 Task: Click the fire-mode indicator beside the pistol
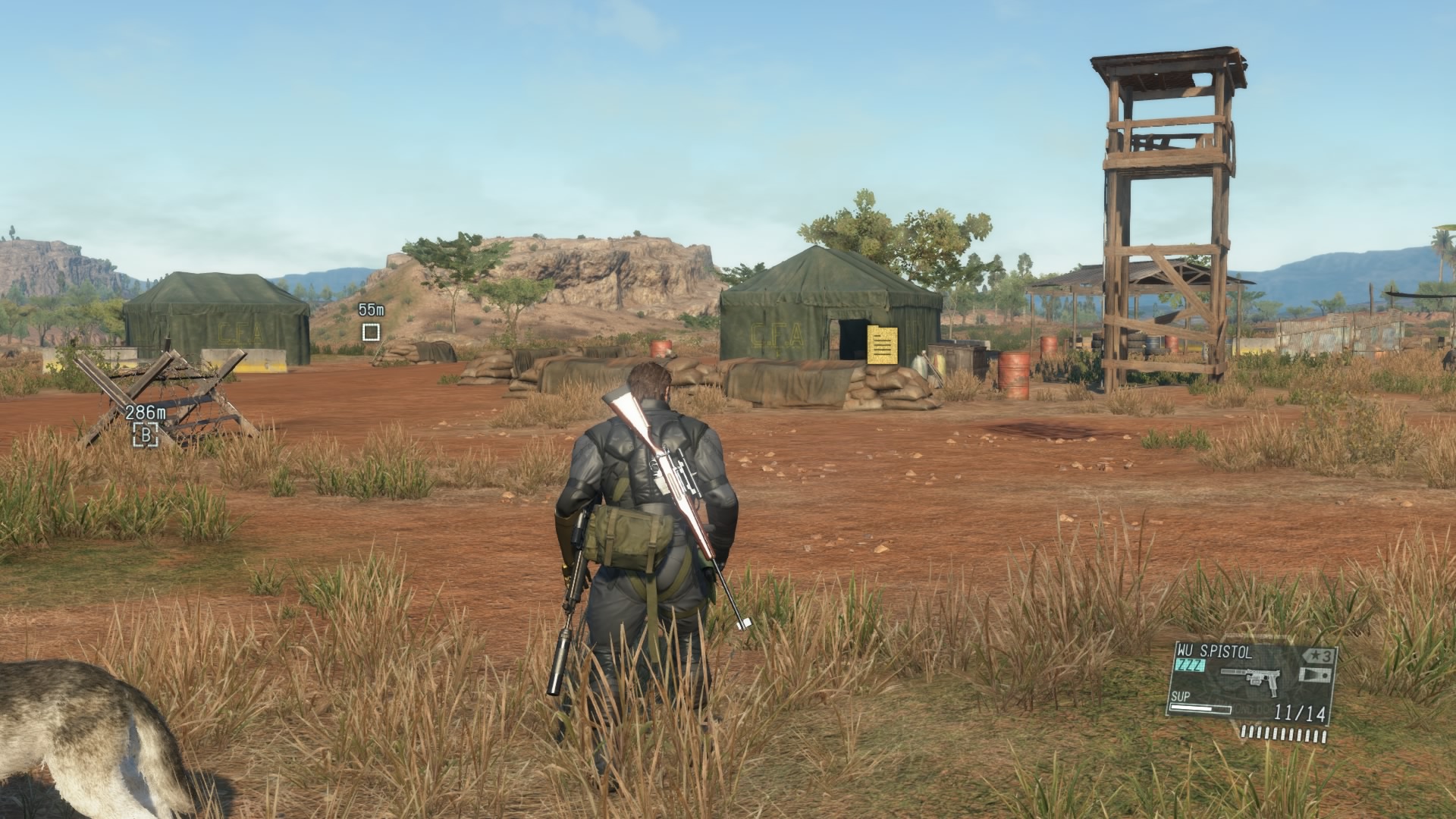1316,674
